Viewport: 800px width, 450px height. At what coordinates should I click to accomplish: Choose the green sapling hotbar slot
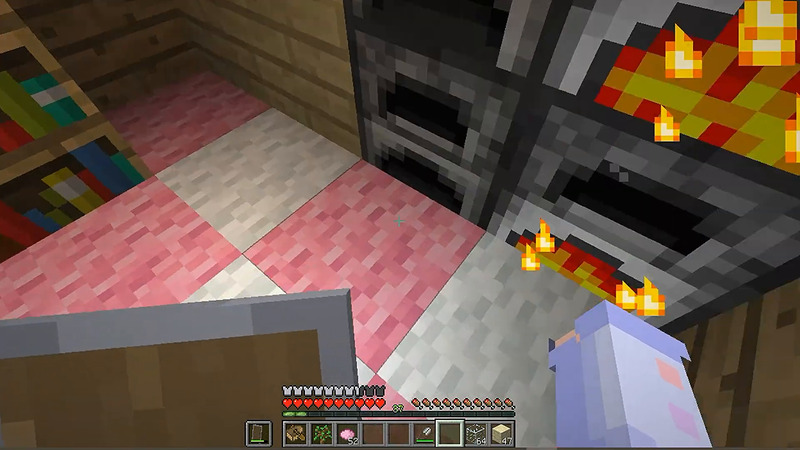click(321, 433)
